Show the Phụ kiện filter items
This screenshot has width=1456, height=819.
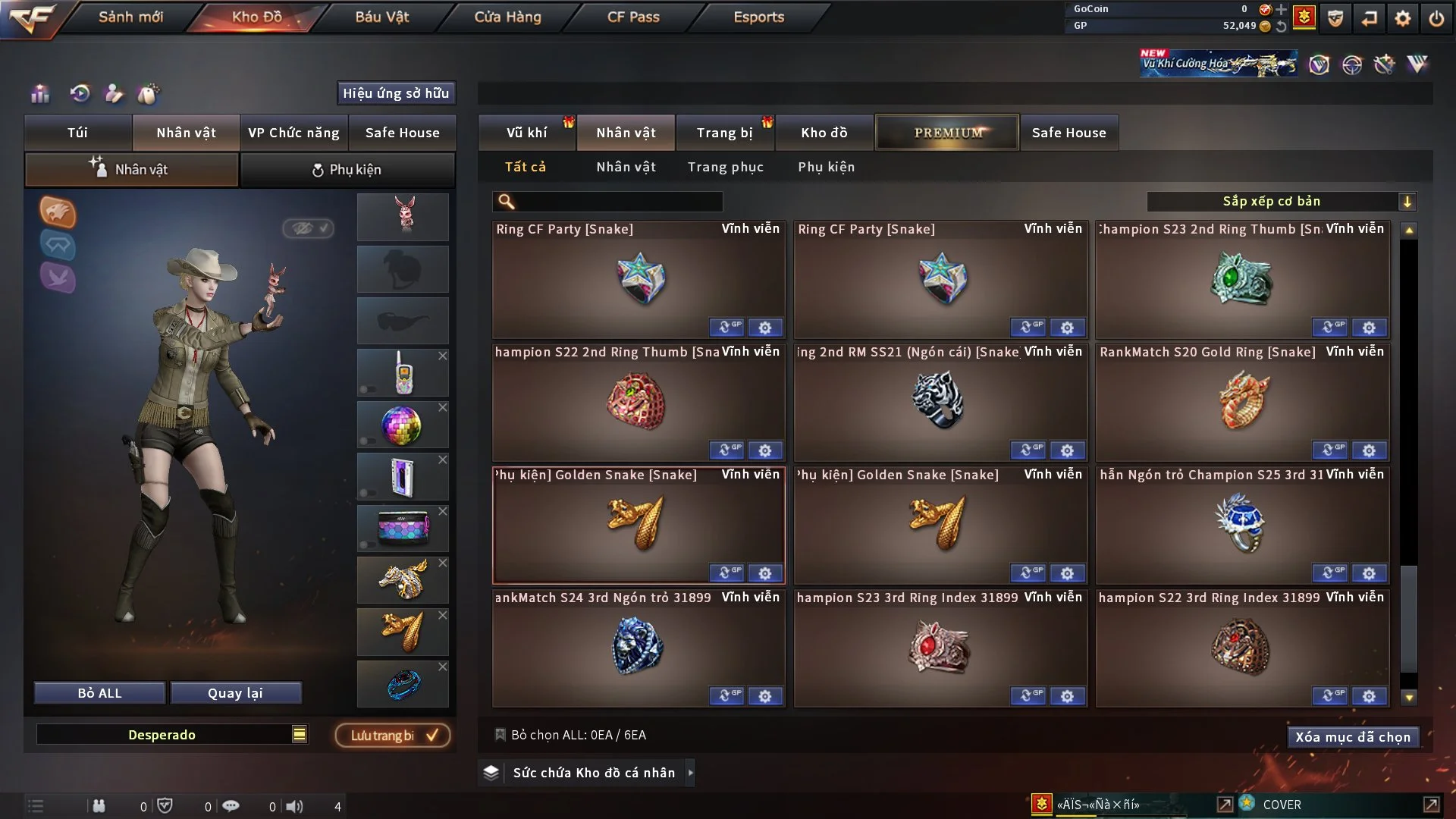click(x=826, y=167)
